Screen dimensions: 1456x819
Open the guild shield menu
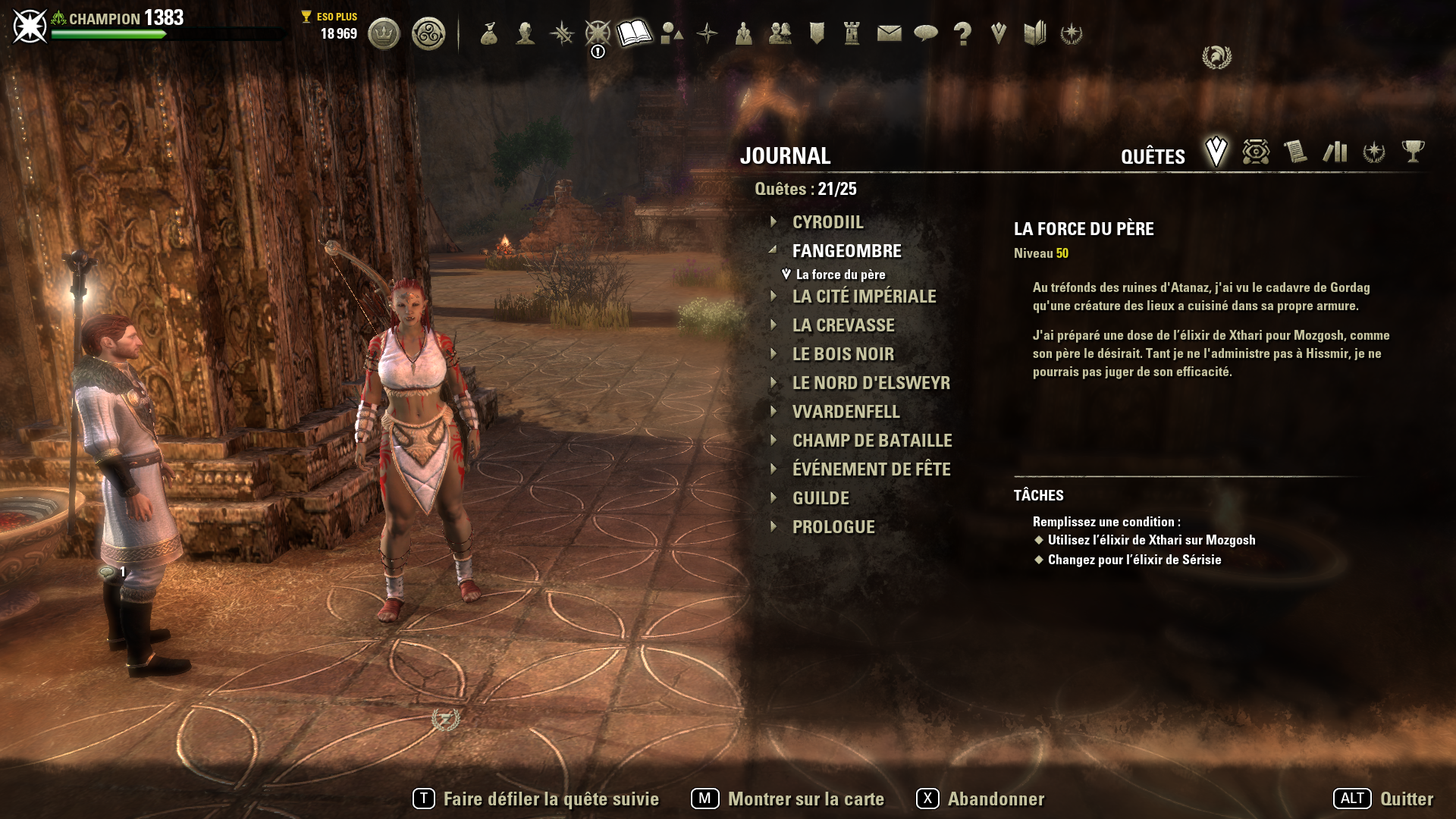pyautogui.click(x=817, y=33)
